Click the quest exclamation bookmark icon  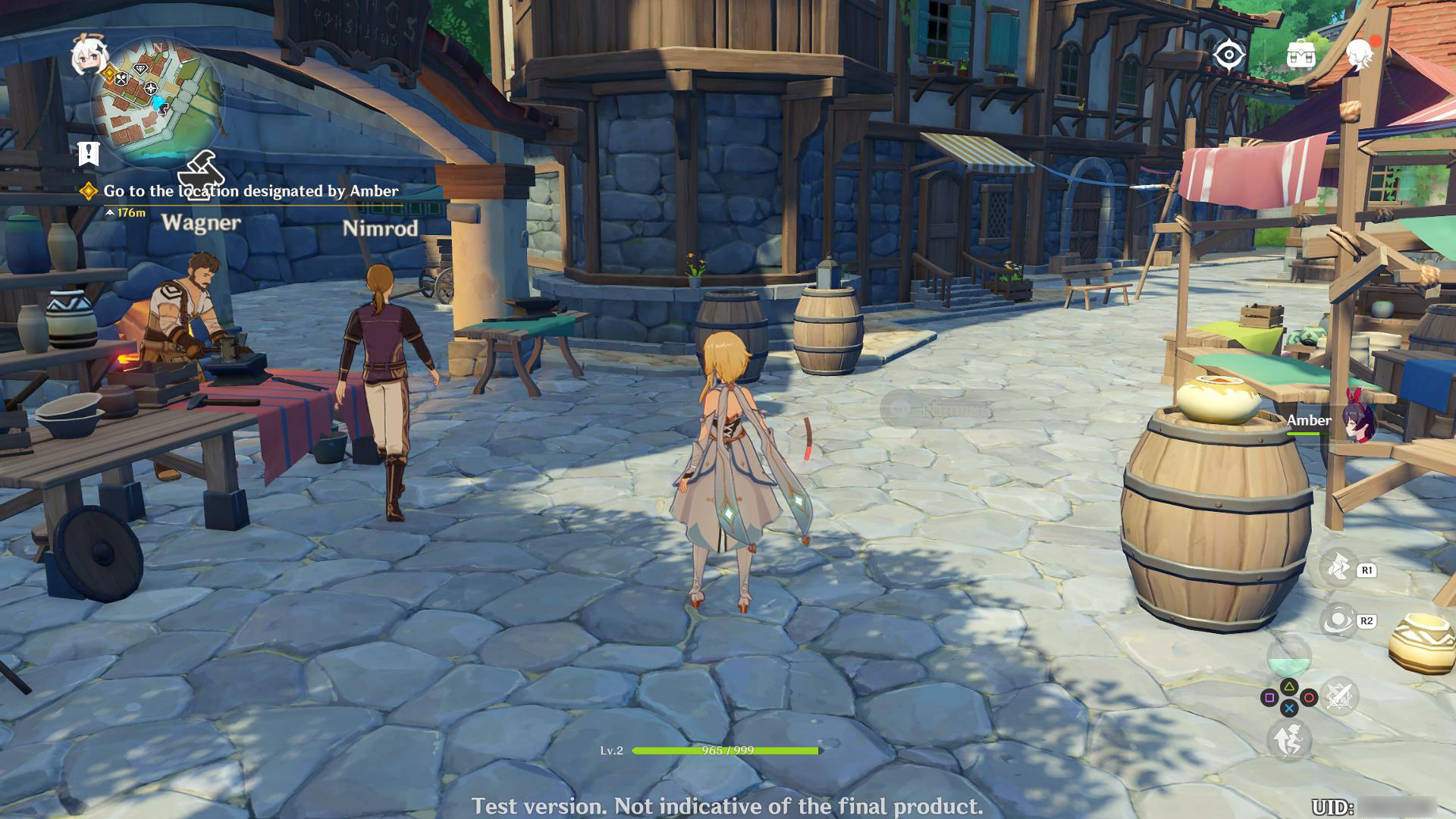tap(89, 154)
